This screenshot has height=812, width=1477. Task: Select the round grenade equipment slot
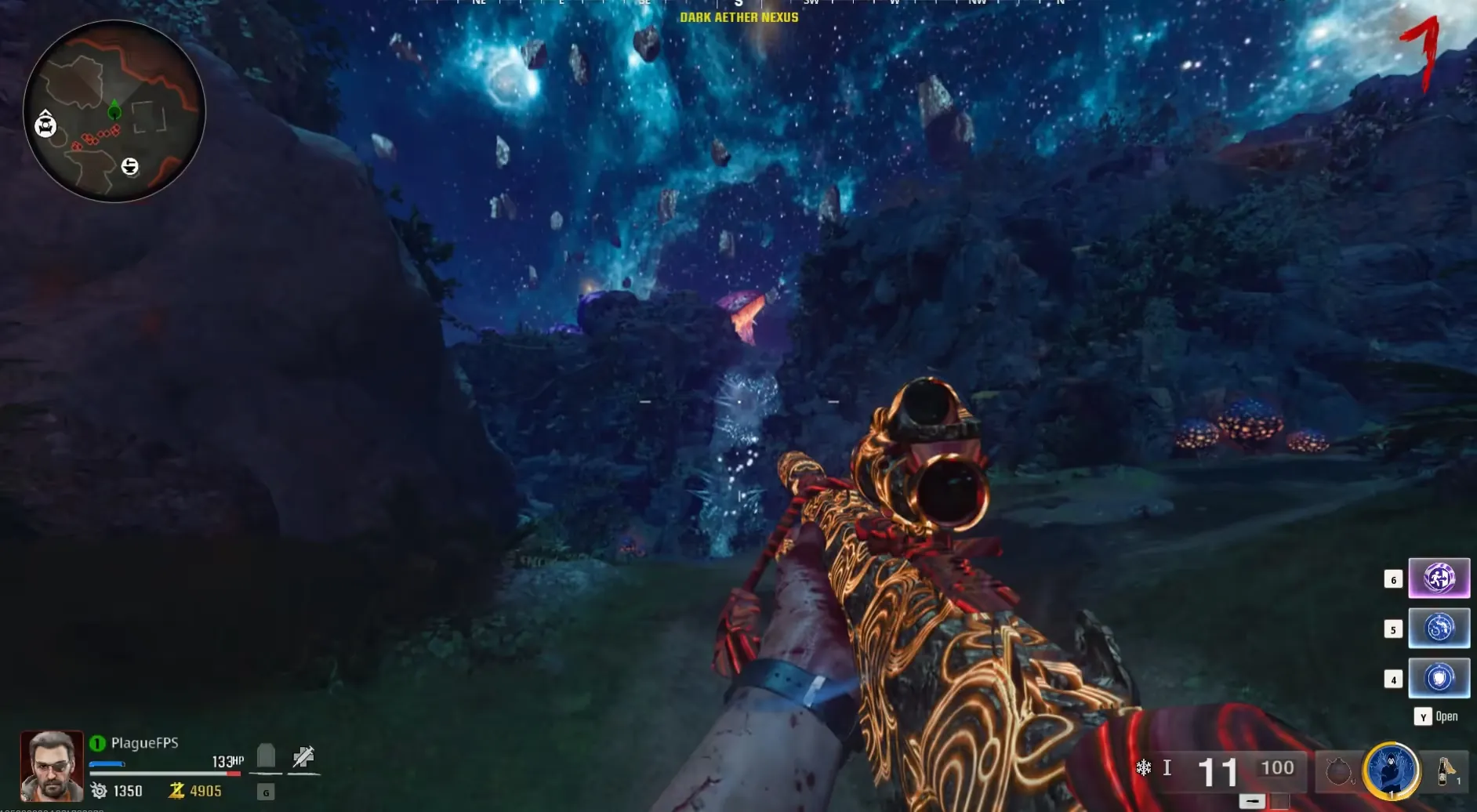(x=1338, y=772)
